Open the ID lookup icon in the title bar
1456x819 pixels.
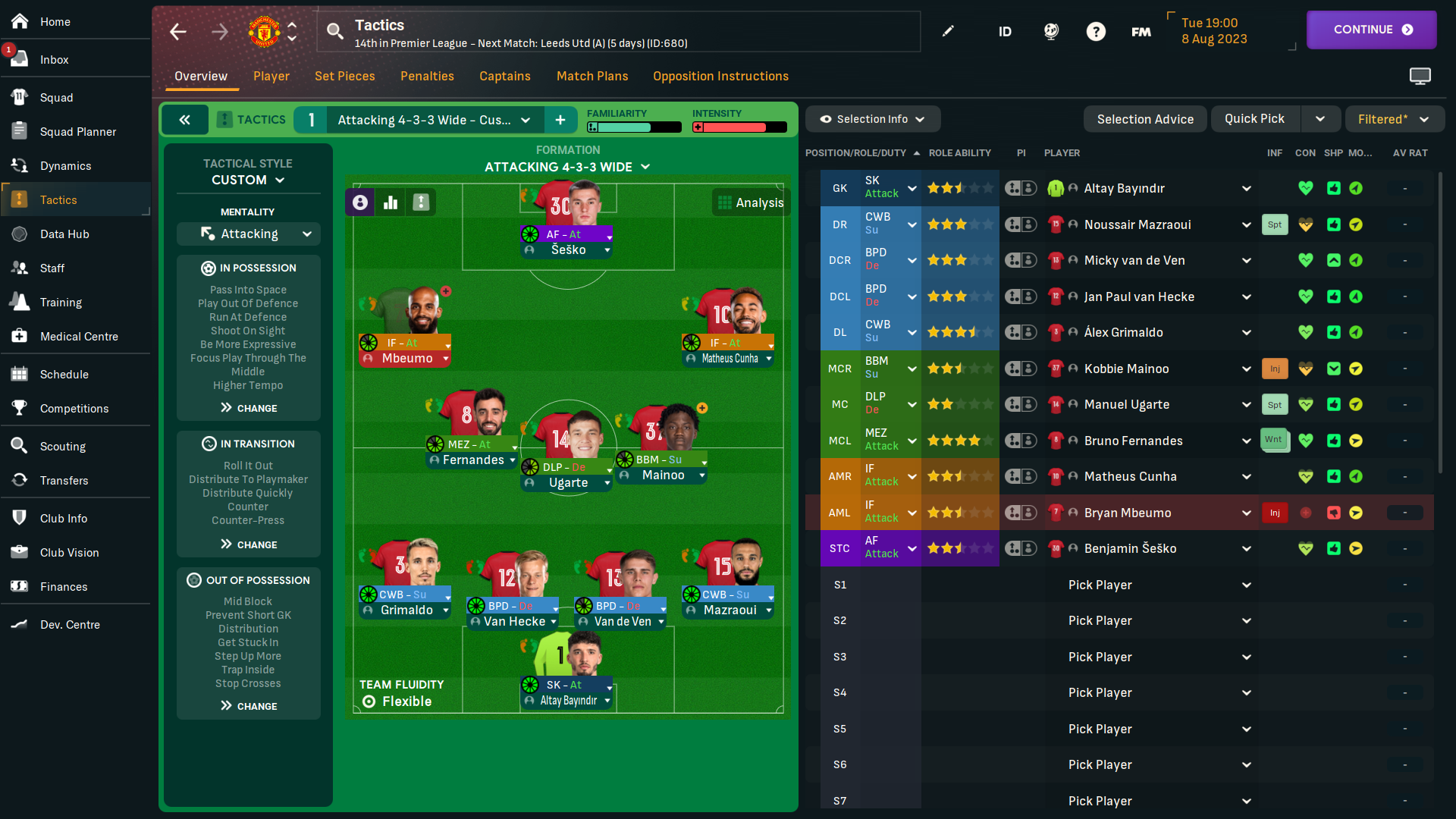coord(1005,31)
